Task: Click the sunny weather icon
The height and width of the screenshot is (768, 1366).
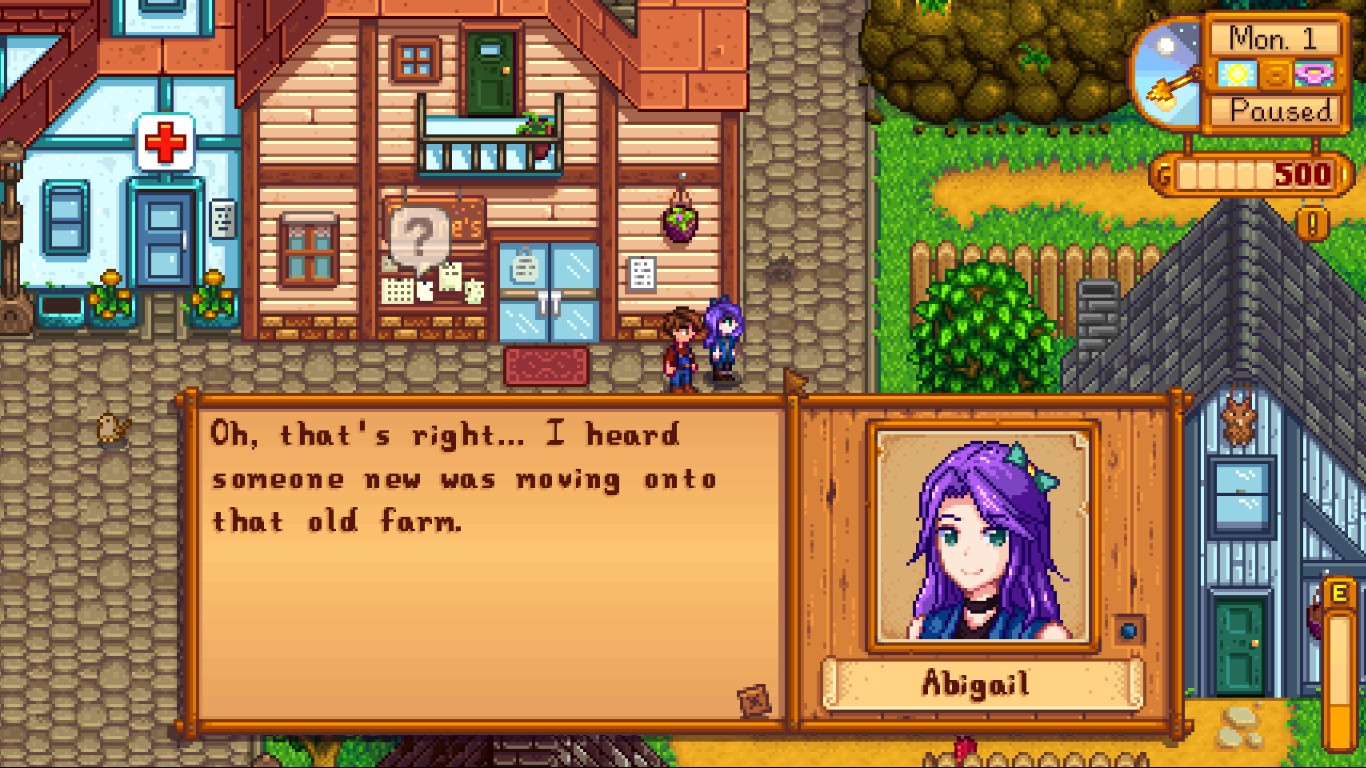Action: 1234,74
